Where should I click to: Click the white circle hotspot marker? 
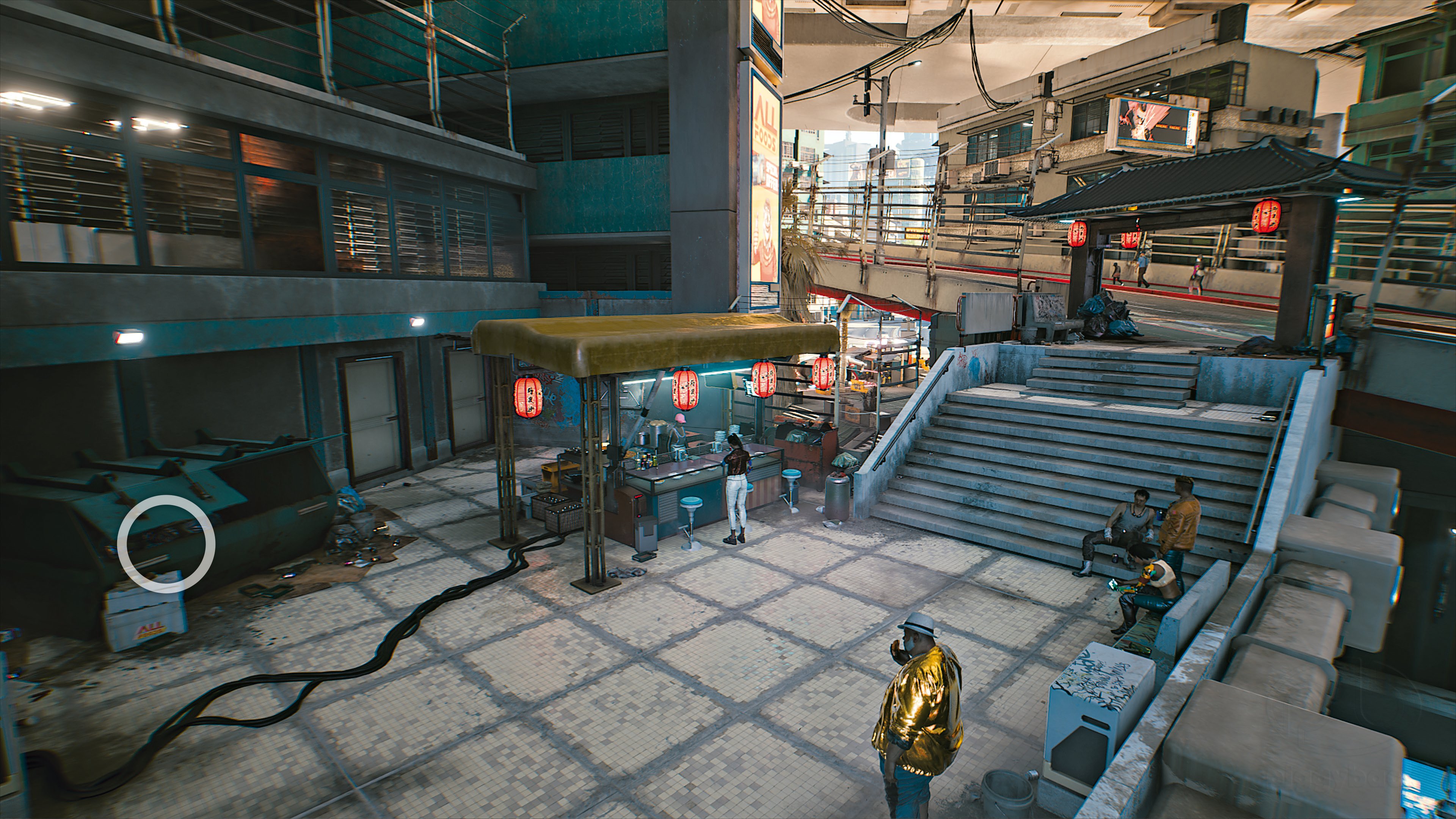[166, 543]
